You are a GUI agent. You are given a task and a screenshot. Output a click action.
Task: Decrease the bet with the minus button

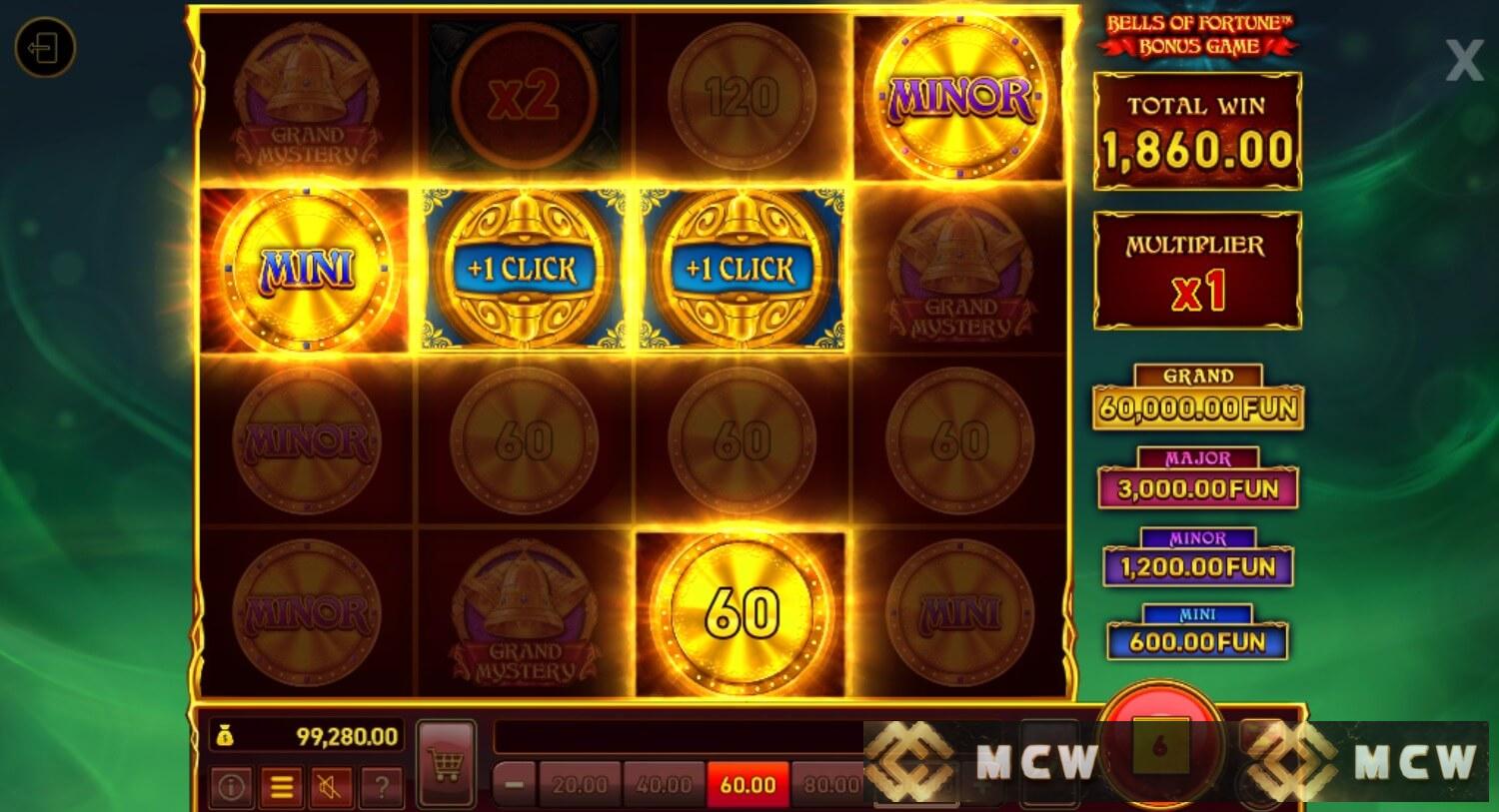point(515,785)
